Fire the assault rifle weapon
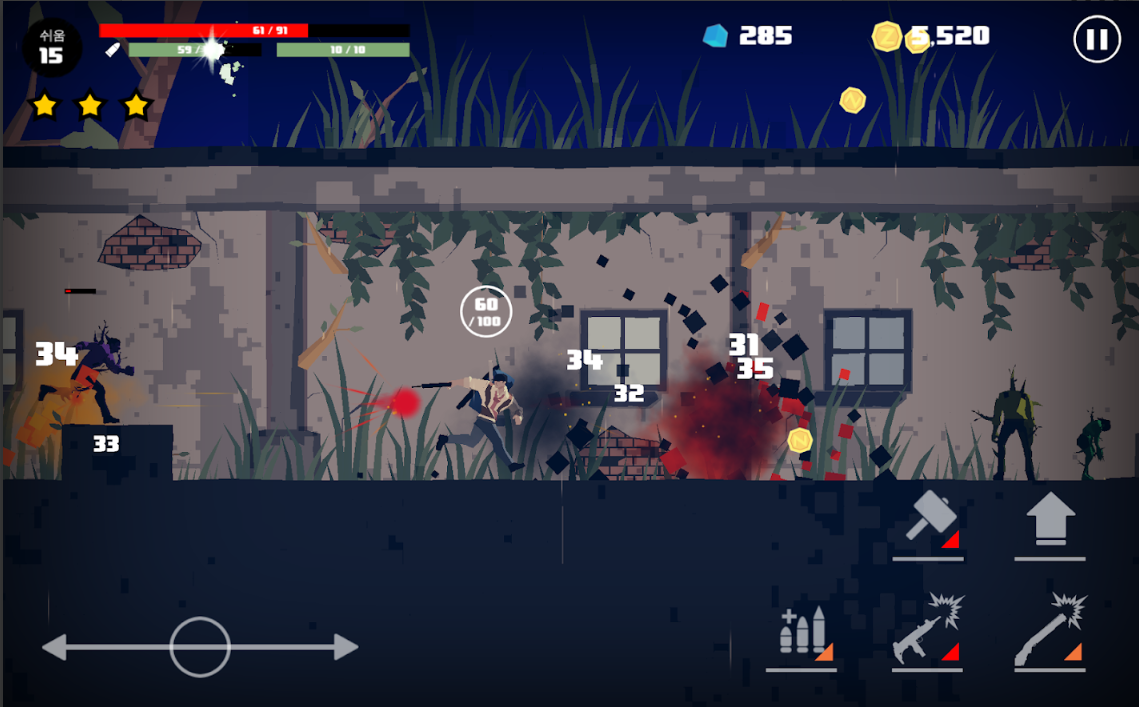This screenshot has height=707, width=1139. (x=927, y=631)
